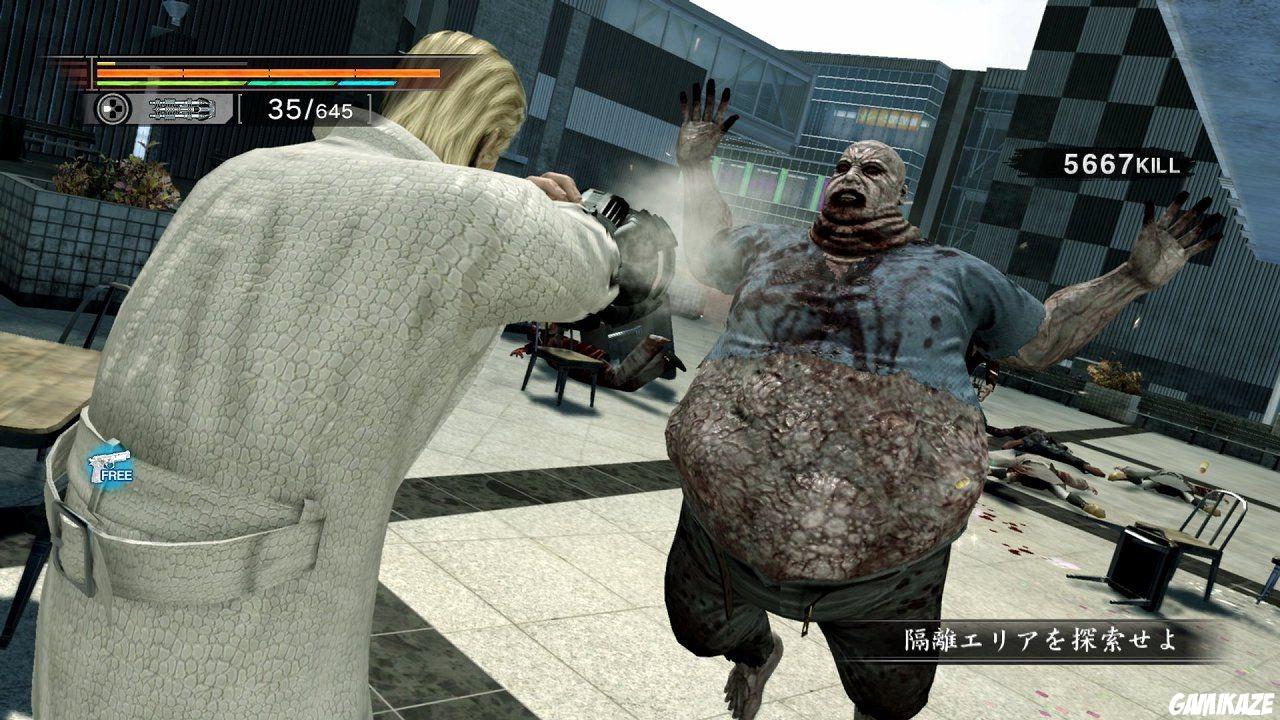
Task: Select the weapon HUD panel tab
Action: click(x=160, y=109)
